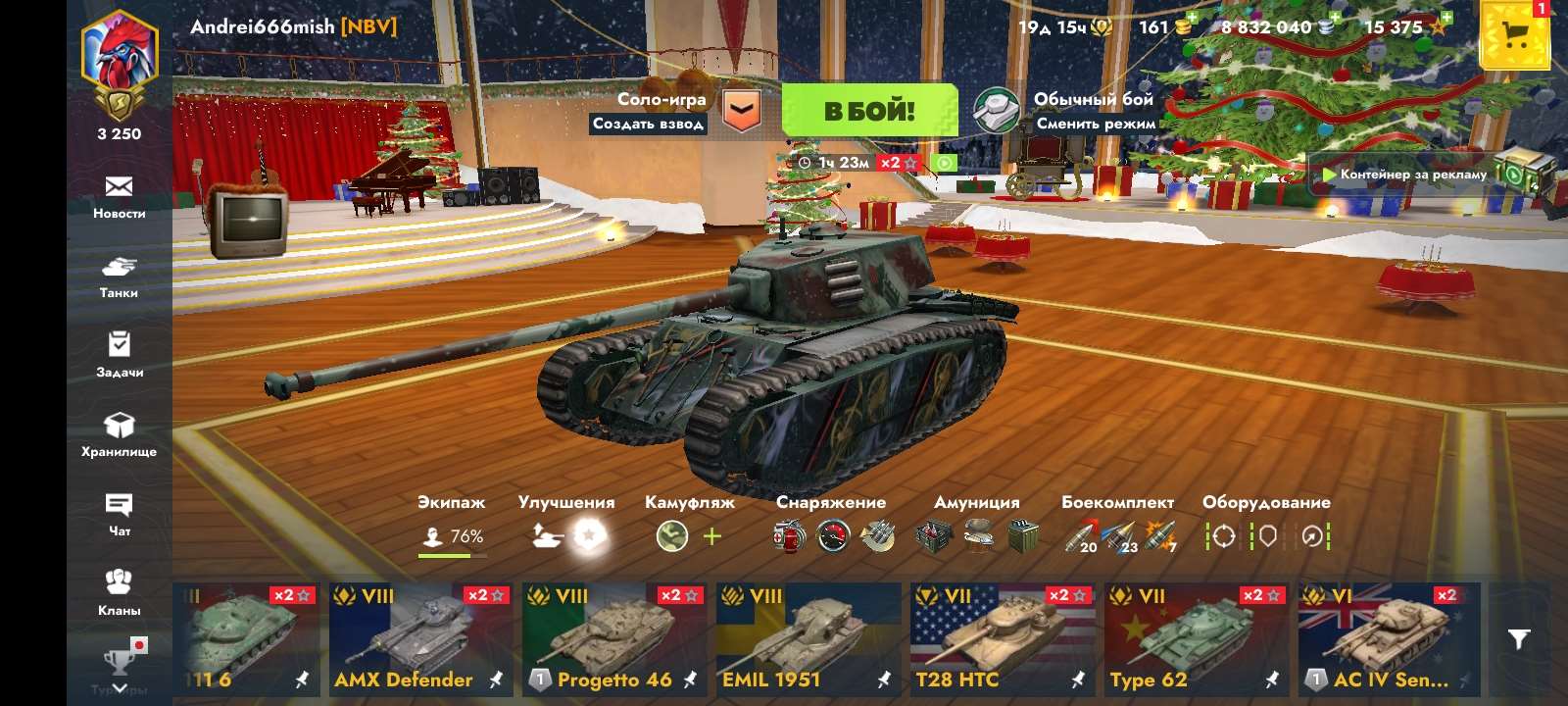Image resolution: width=1568 pixels, height=706 pixels.
Task: Open the Кланы section
Action: tap(120, 591)
